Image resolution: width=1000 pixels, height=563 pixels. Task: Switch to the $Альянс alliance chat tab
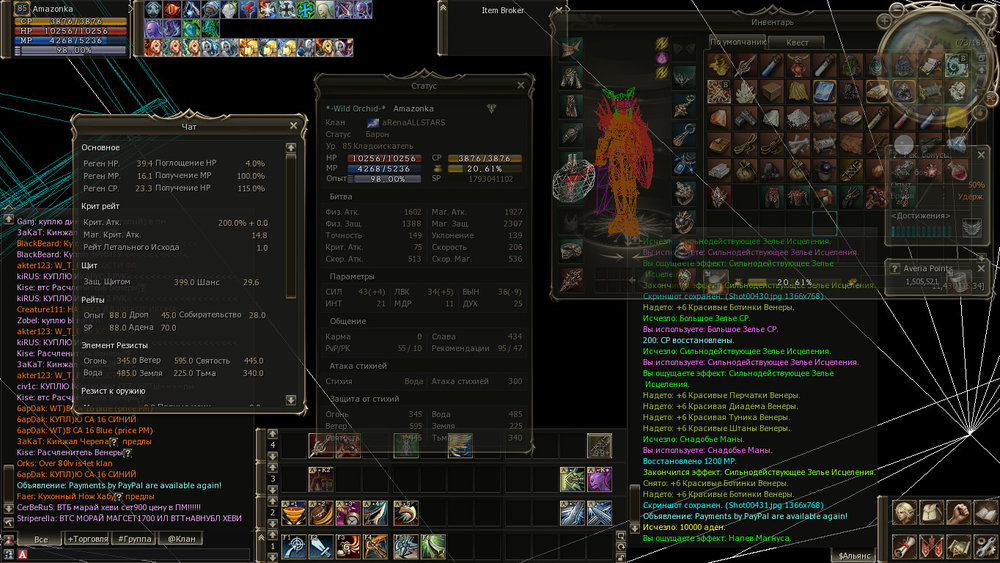[855, 553]
